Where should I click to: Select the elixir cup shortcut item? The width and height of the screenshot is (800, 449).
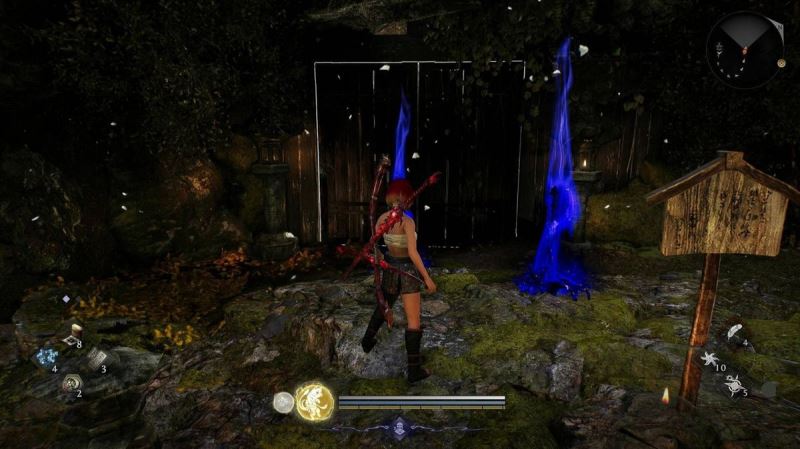pos(75,332)
